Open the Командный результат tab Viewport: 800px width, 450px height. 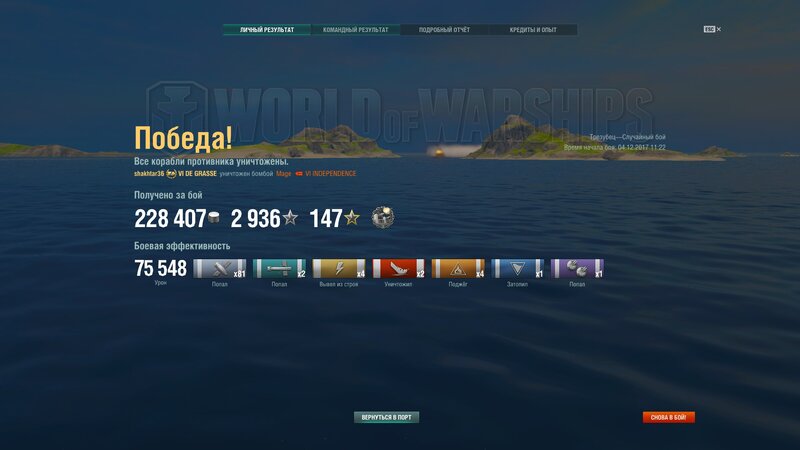355,30
